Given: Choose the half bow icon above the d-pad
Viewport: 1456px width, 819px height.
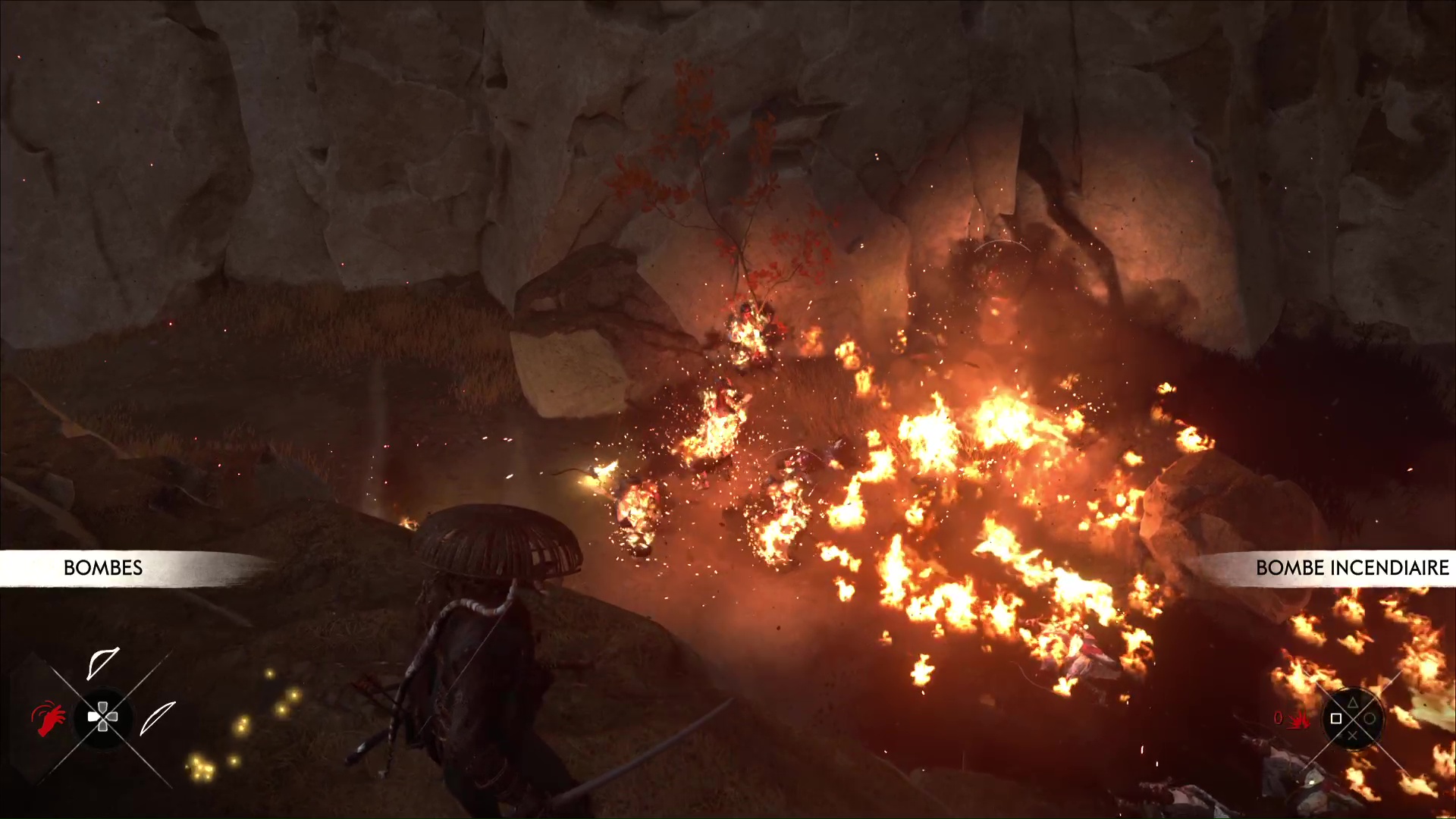Looking at the screenshot, I should [x=103, y=663].
